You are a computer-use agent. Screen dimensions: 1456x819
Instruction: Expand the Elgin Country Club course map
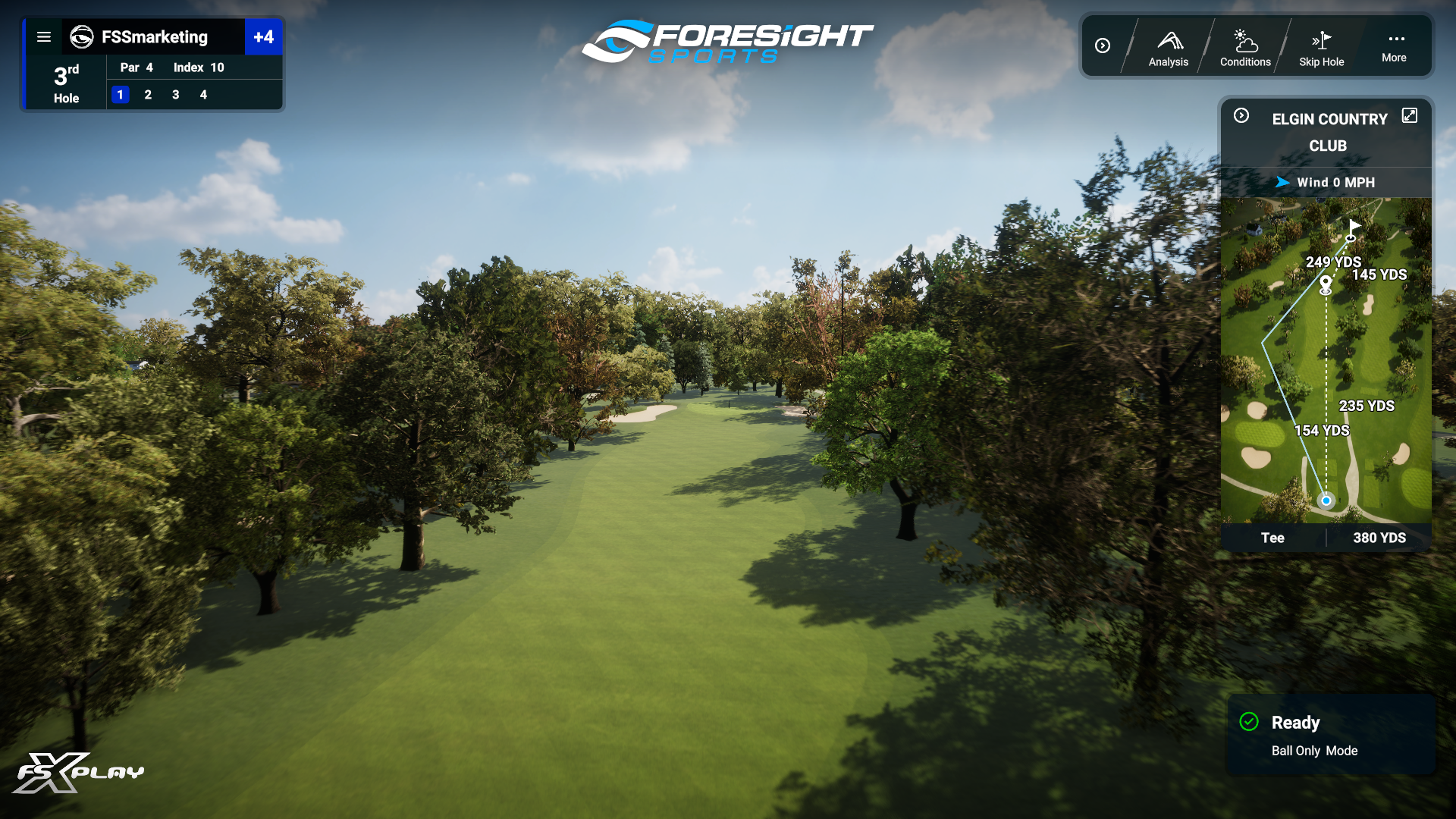coord(1409,115)
